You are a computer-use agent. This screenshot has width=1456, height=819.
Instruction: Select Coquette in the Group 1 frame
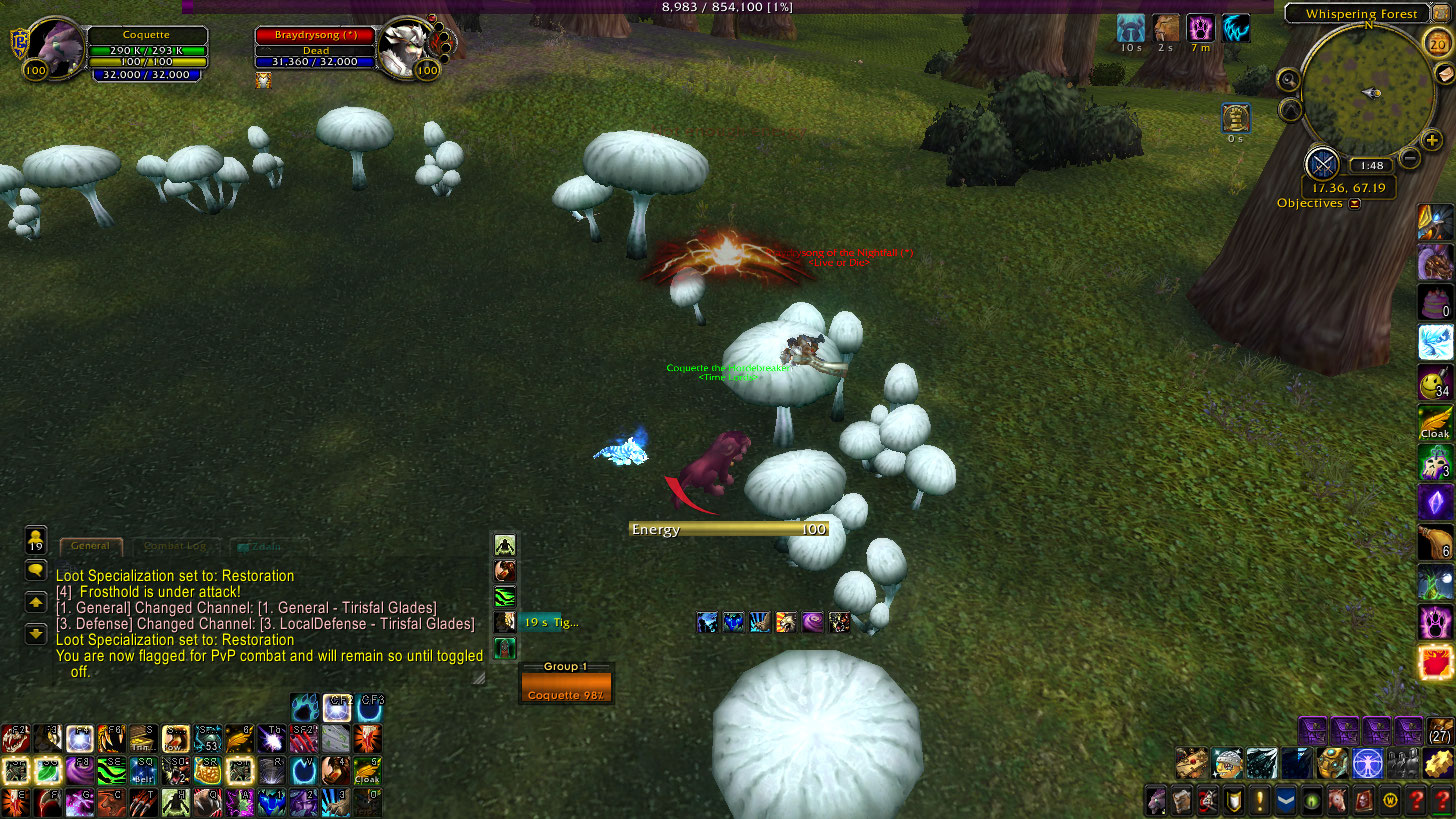(x=566, y=688)
